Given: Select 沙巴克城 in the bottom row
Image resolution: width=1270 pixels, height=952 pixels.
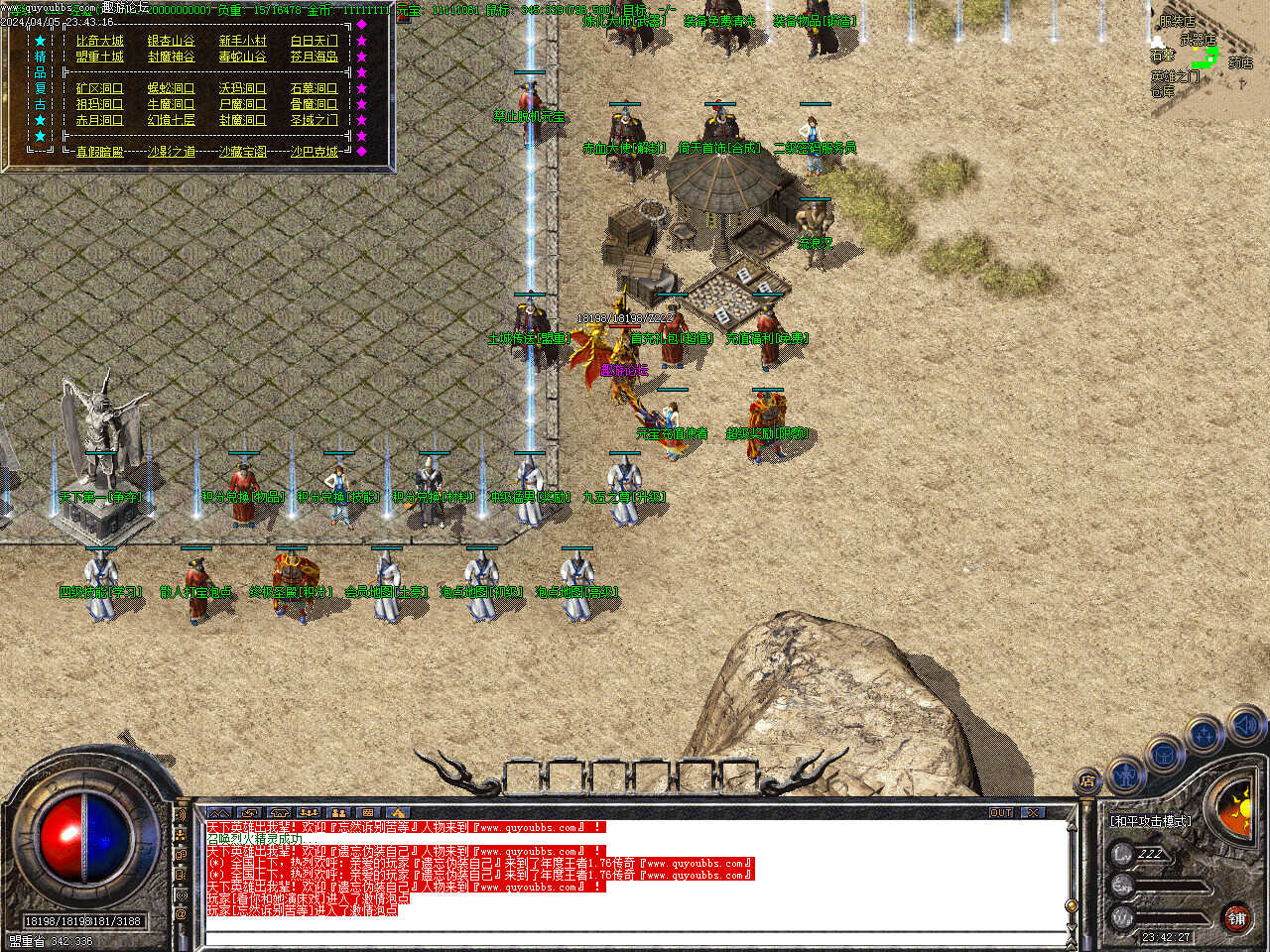Looking at the screenshot, I should [315, 152].
